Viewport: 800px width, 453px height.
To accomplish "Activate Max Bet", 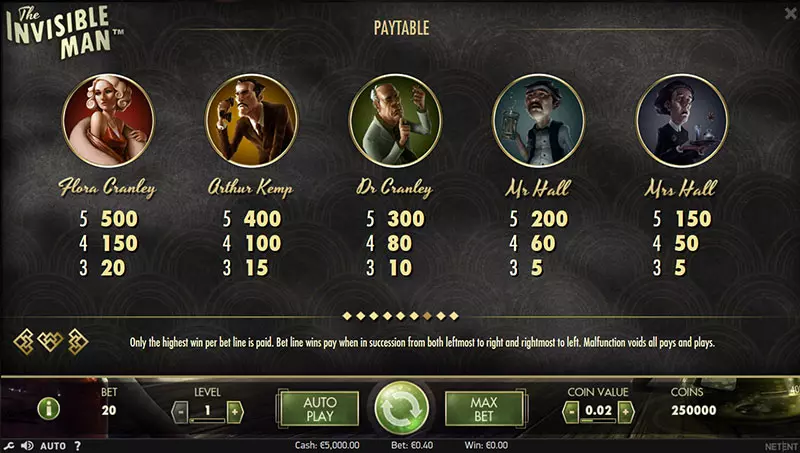I will pyautogui.click(x=484, y=408).
